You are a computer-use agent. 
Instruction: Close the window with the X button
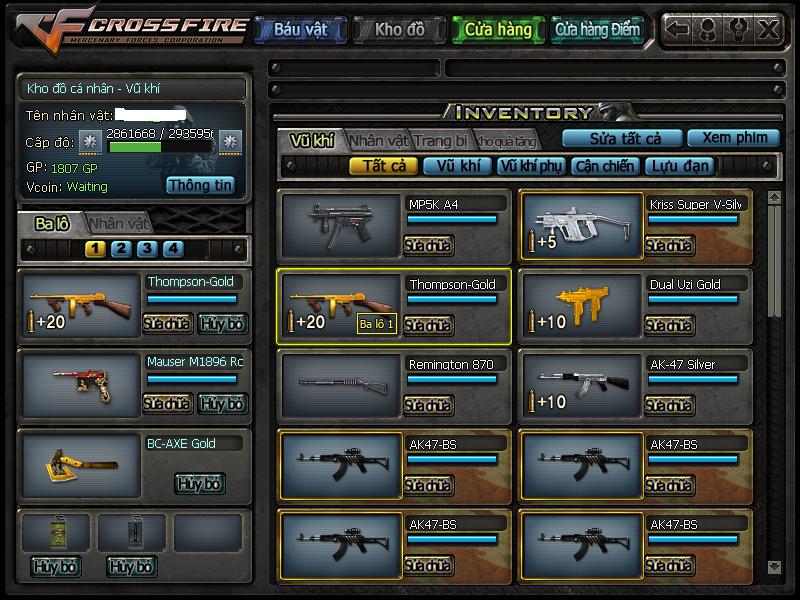[768, 29]
